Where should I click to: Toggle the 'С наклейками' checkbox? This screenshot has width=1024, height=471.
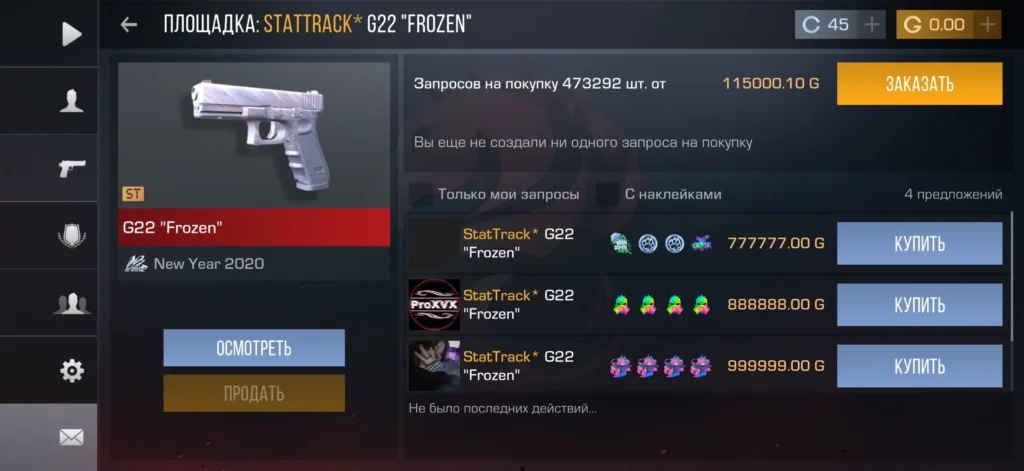pos(607,194)
